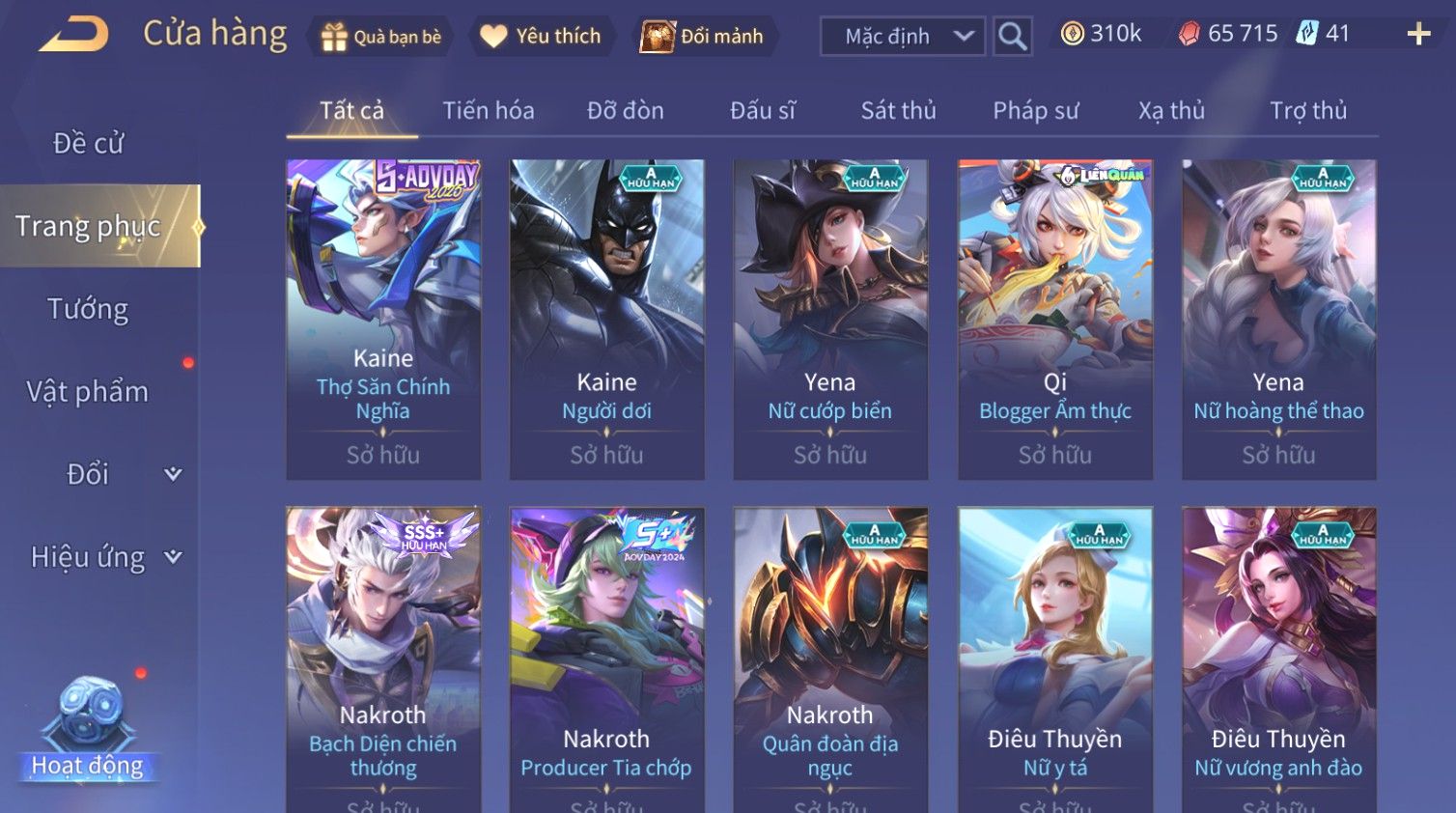
Task: Open Quà bạn bè friend gifts
Action: [x=380, y=37]
